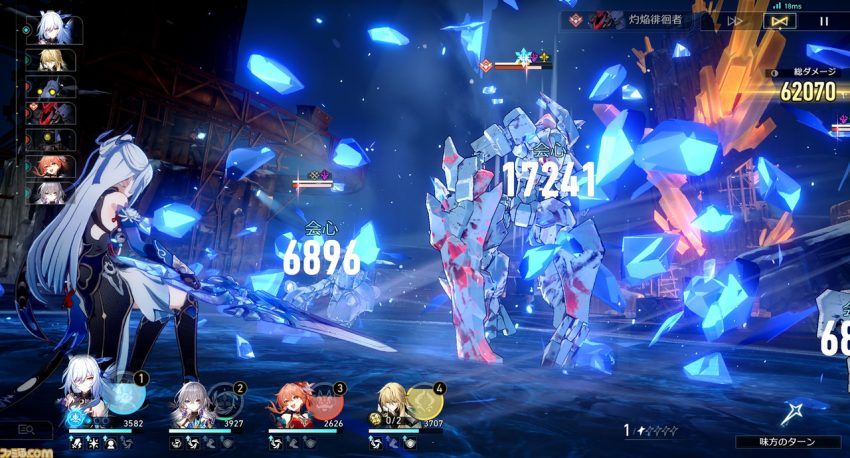Pause the battle
The width and height of the screenshot is (850, 458).
tap(824, 20)
